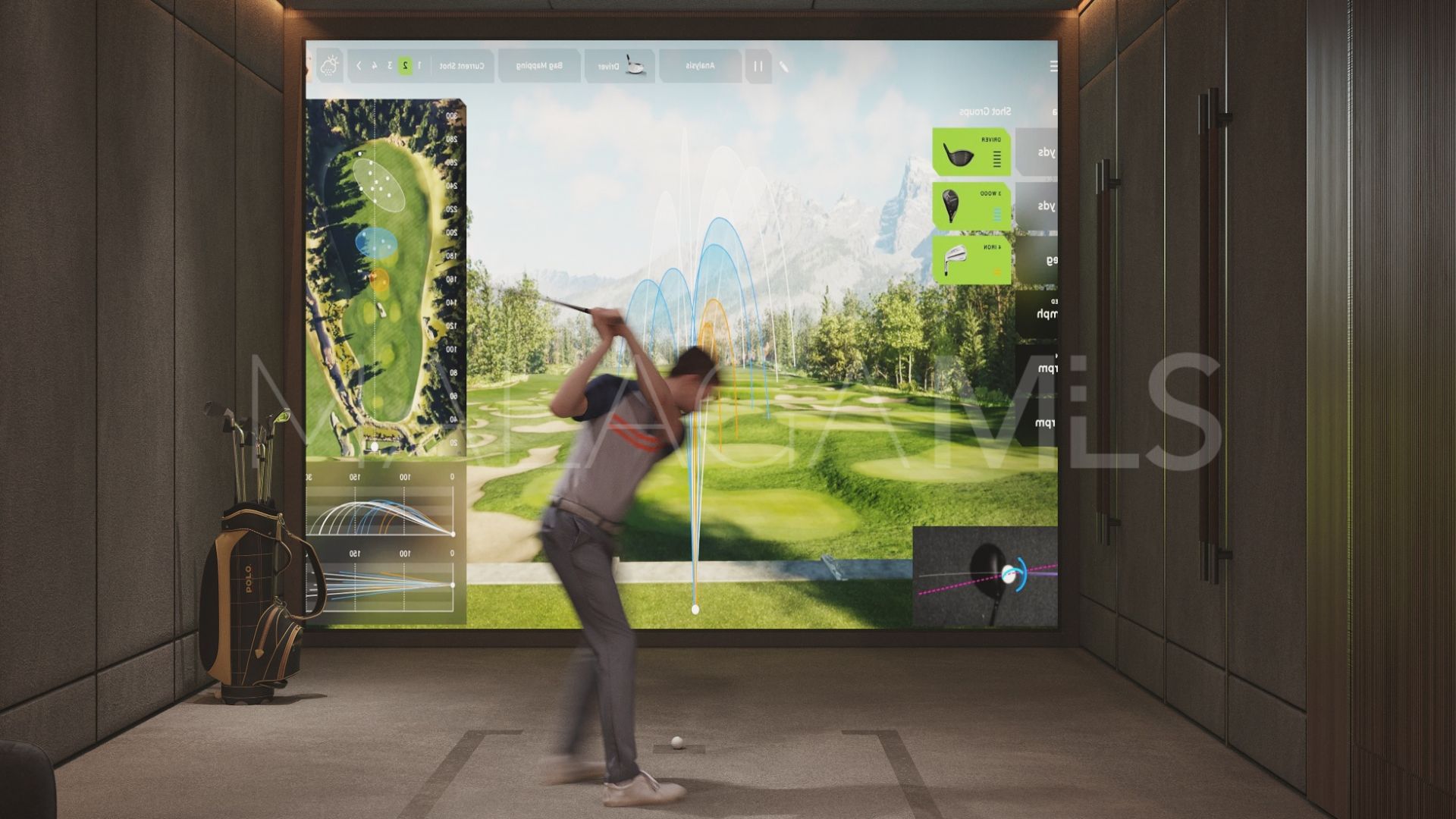Open the club impact camera view
The image size is (1456, 819).
coord(984,576)
